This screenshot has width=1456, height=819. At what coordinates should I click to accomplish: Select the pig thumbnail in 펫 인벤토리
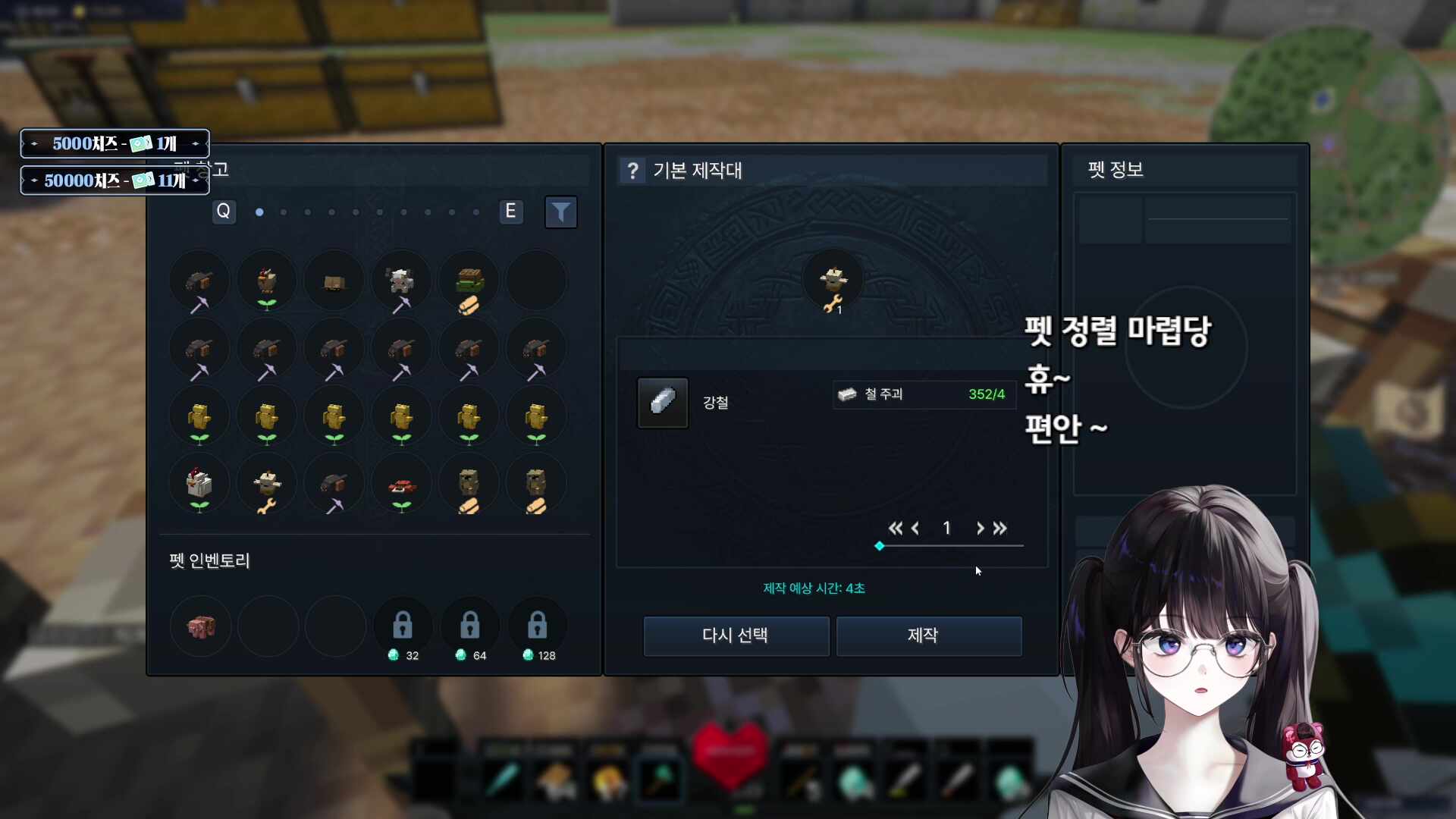(199, 626)
